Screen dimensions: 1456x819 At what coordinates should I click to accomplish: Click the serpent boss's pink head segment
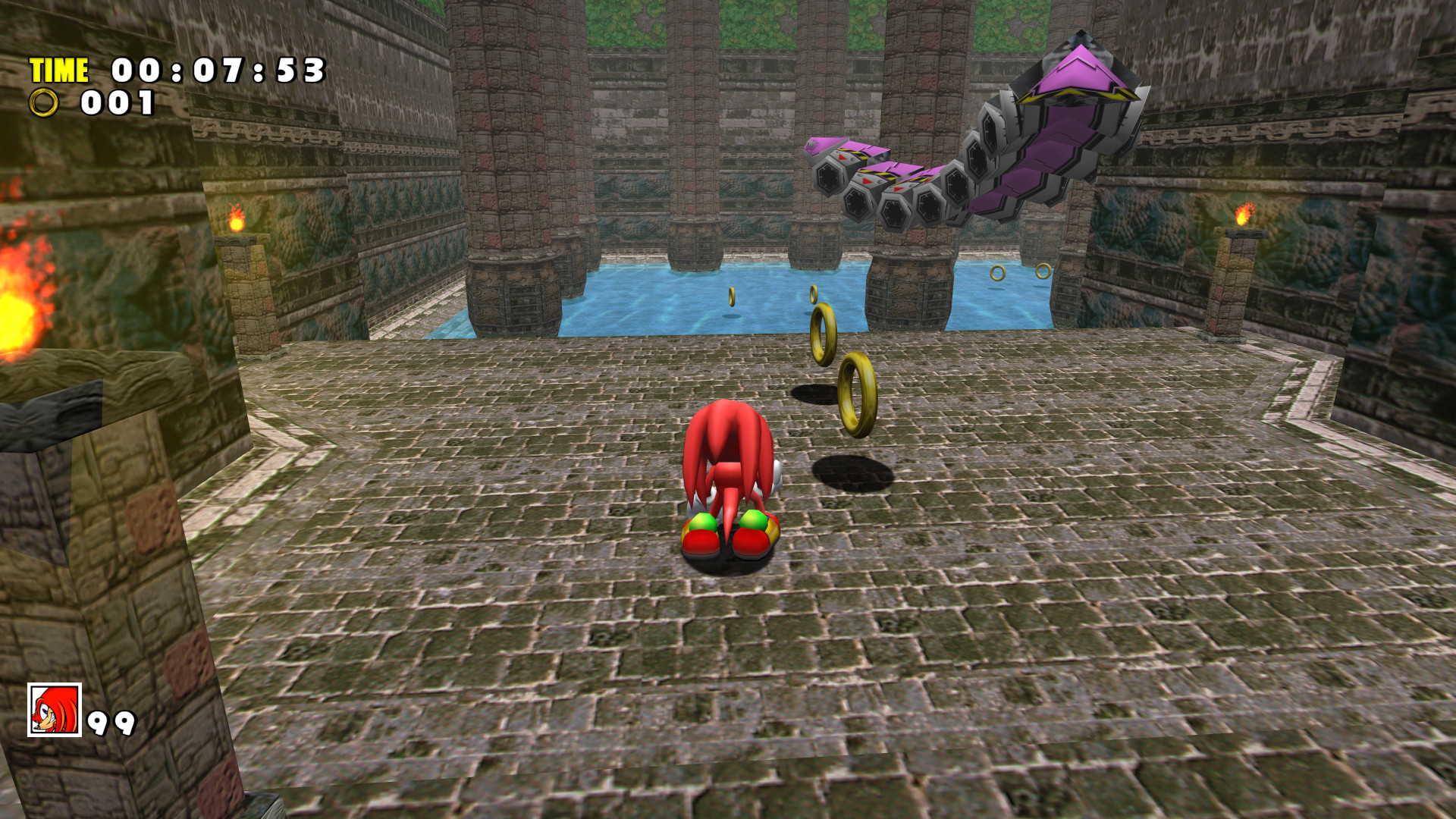click(1077, 72)
